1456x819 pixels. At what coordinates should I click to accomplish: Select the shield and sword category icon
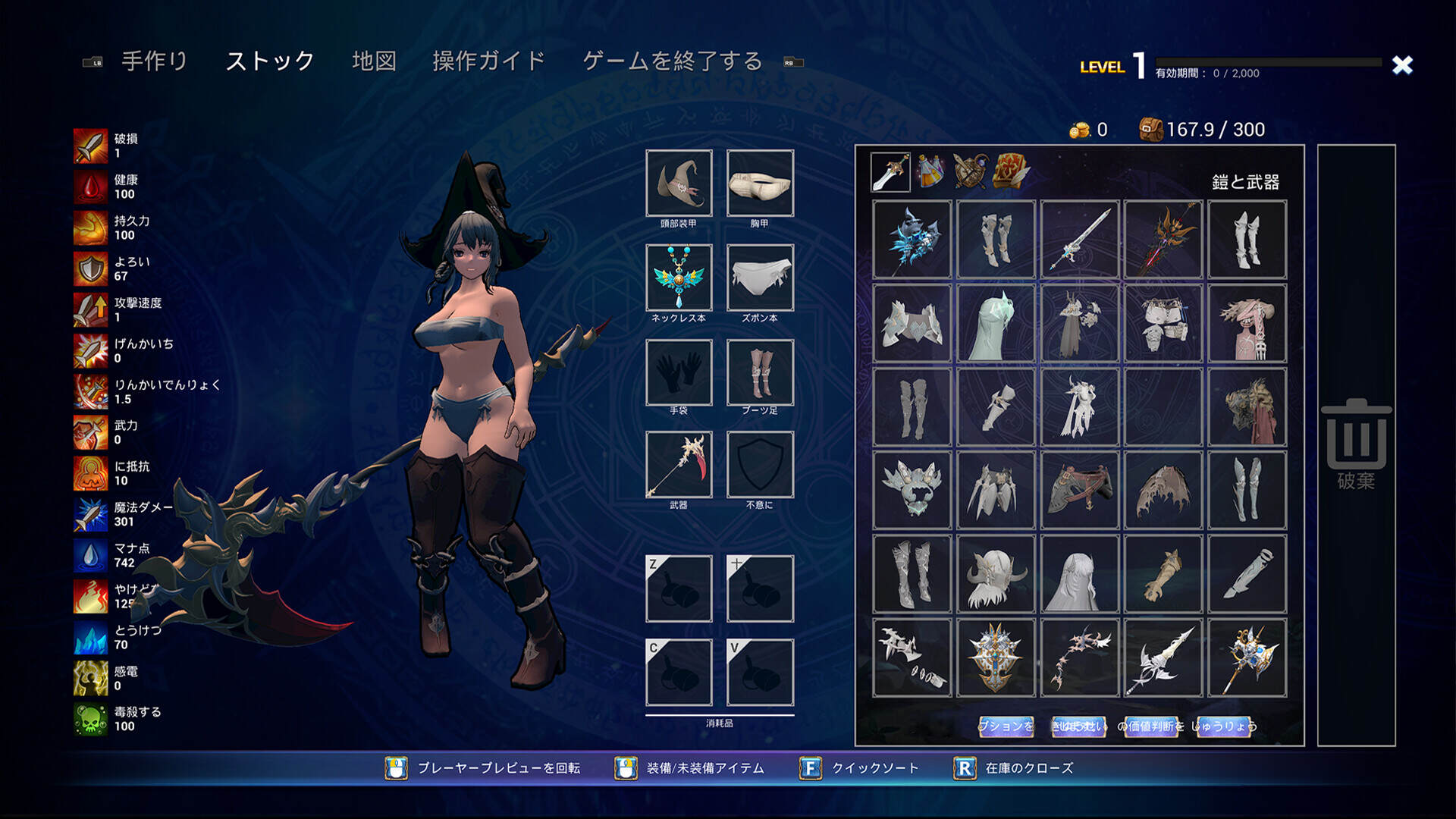tap(972, 173)
